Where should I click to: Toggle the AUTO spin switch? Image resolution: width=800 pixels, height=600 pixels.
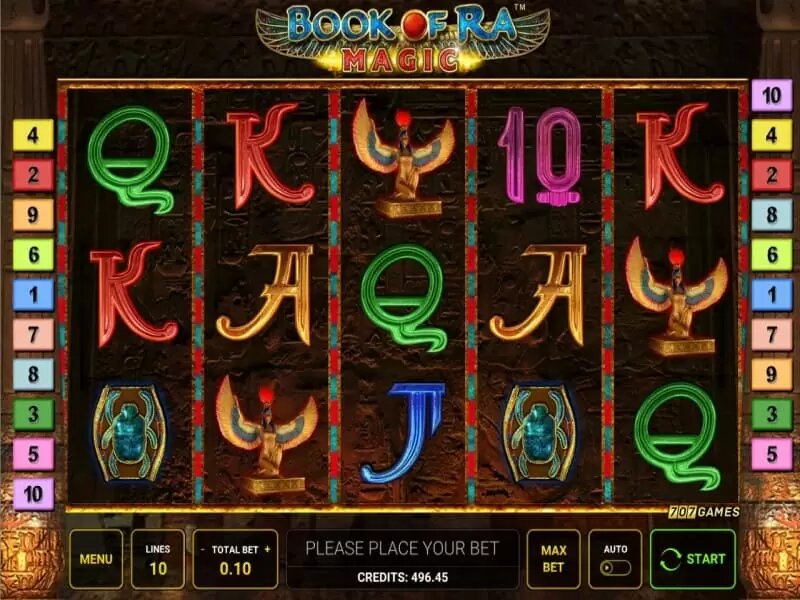coord(614,568)
